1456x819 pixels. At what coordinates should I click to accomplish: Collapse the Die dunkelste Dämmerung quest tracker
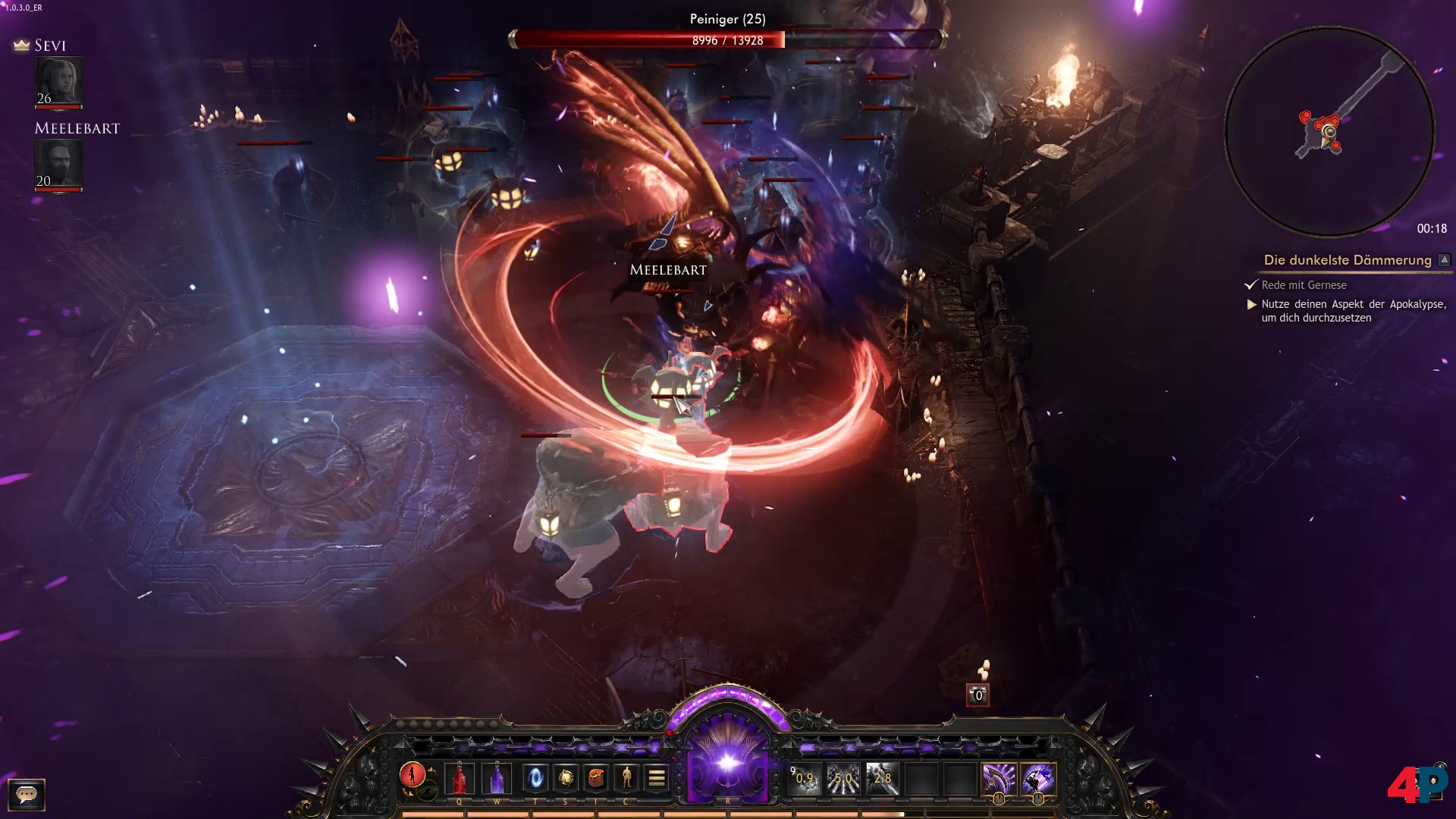coord(1444,260)
